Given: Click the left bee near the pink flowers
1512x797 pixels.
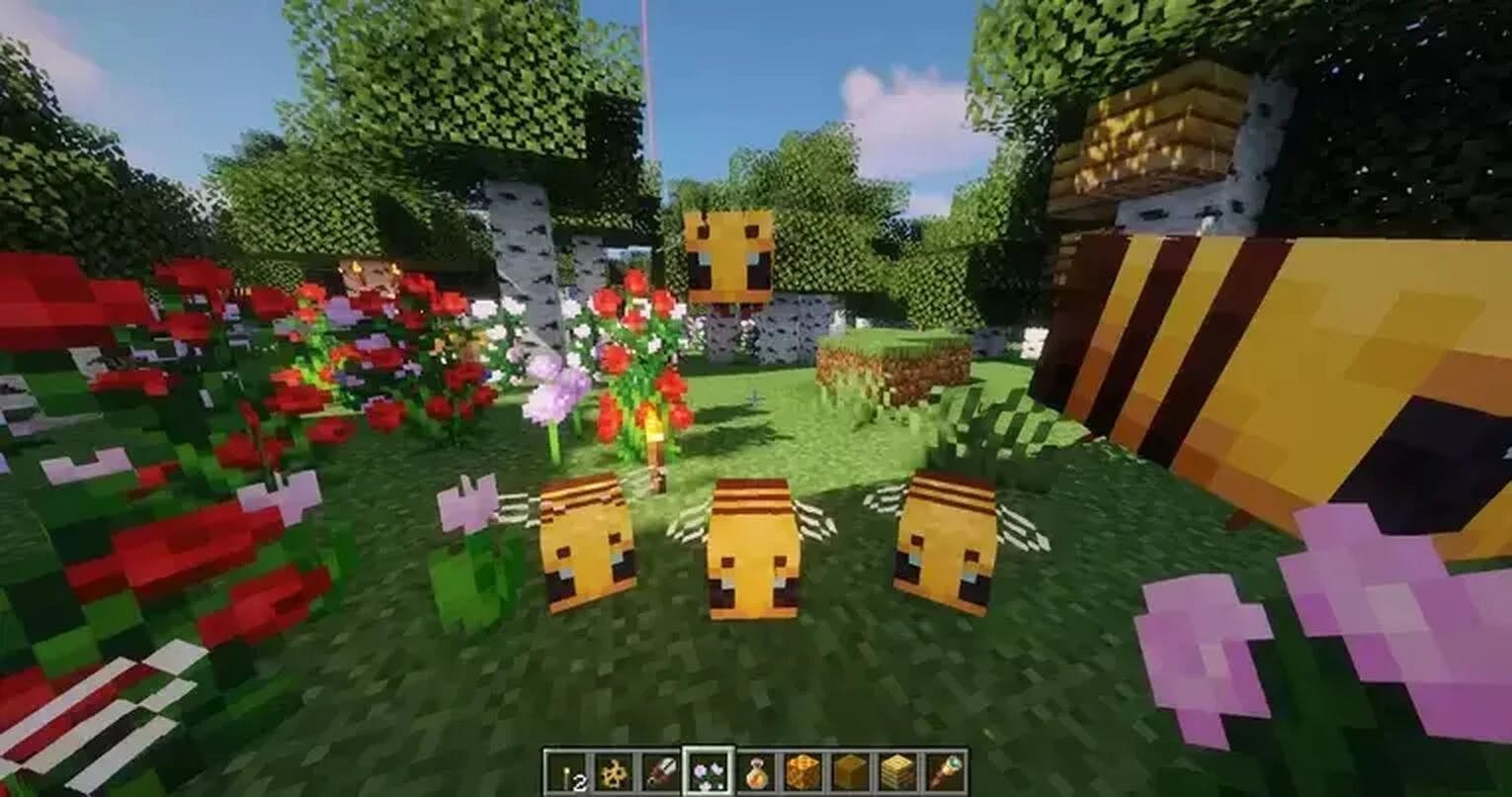Looking at the screenshot, I should point(588,549).
